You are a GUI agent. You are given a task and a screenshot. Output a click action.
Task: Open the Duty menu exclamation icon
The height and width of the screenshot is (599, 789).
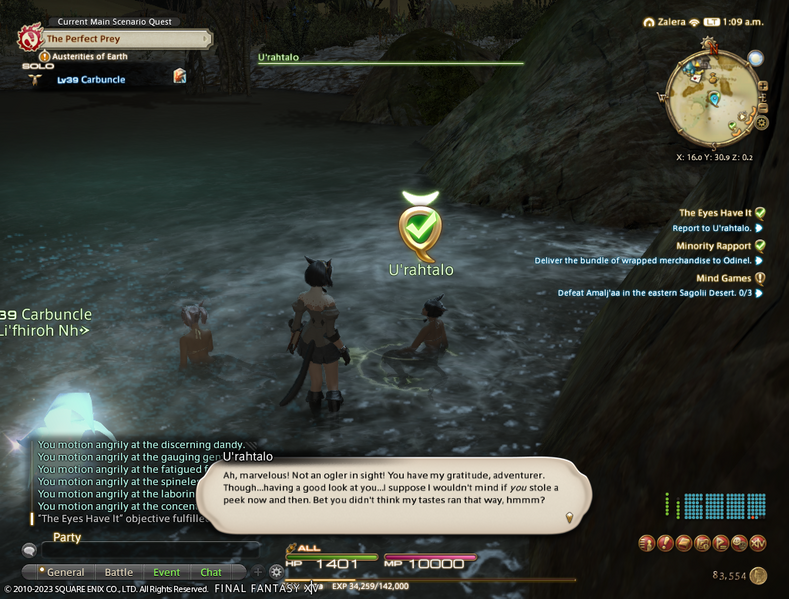(664, 543)
